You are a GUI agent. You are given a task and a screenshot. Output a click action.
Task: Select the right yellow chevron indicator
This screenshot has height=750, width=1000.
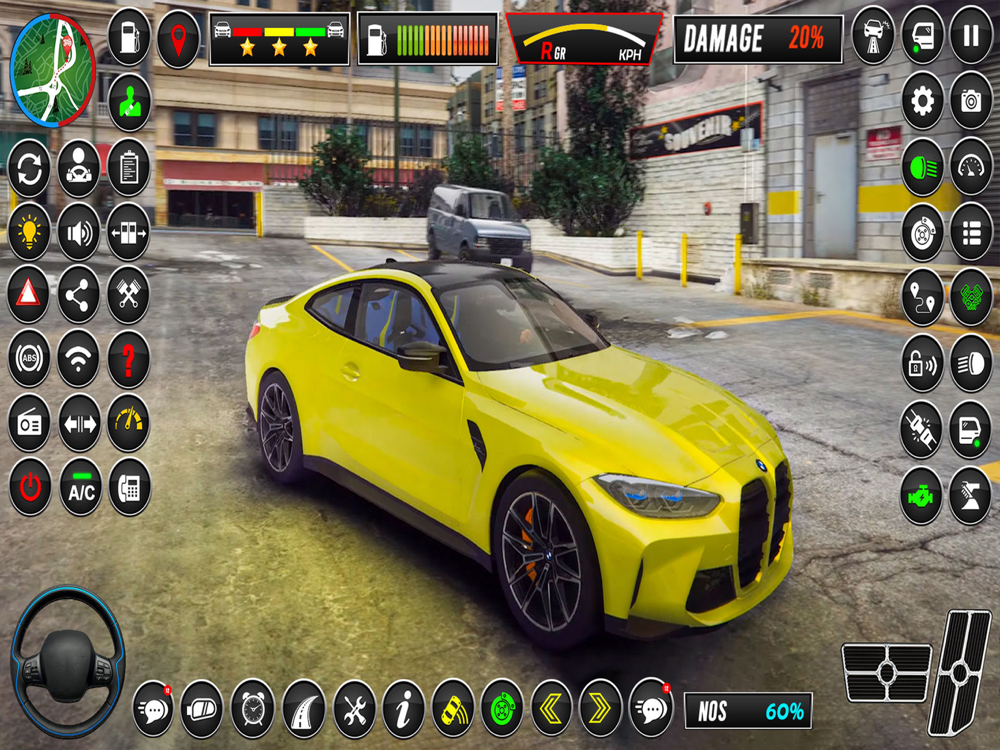click(x=600, y=708)
